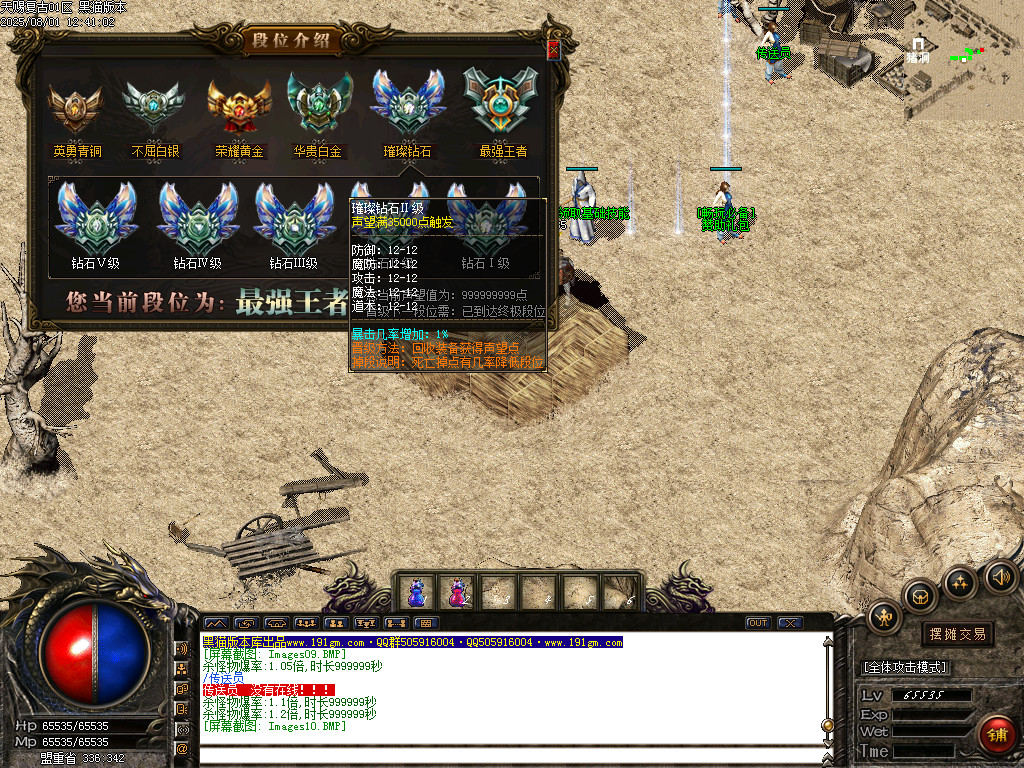Image resolution: width=1024 pixels, height=768 pixels.
Task: Show the 华贵白金 platinum rank
Action: (317, 107)
